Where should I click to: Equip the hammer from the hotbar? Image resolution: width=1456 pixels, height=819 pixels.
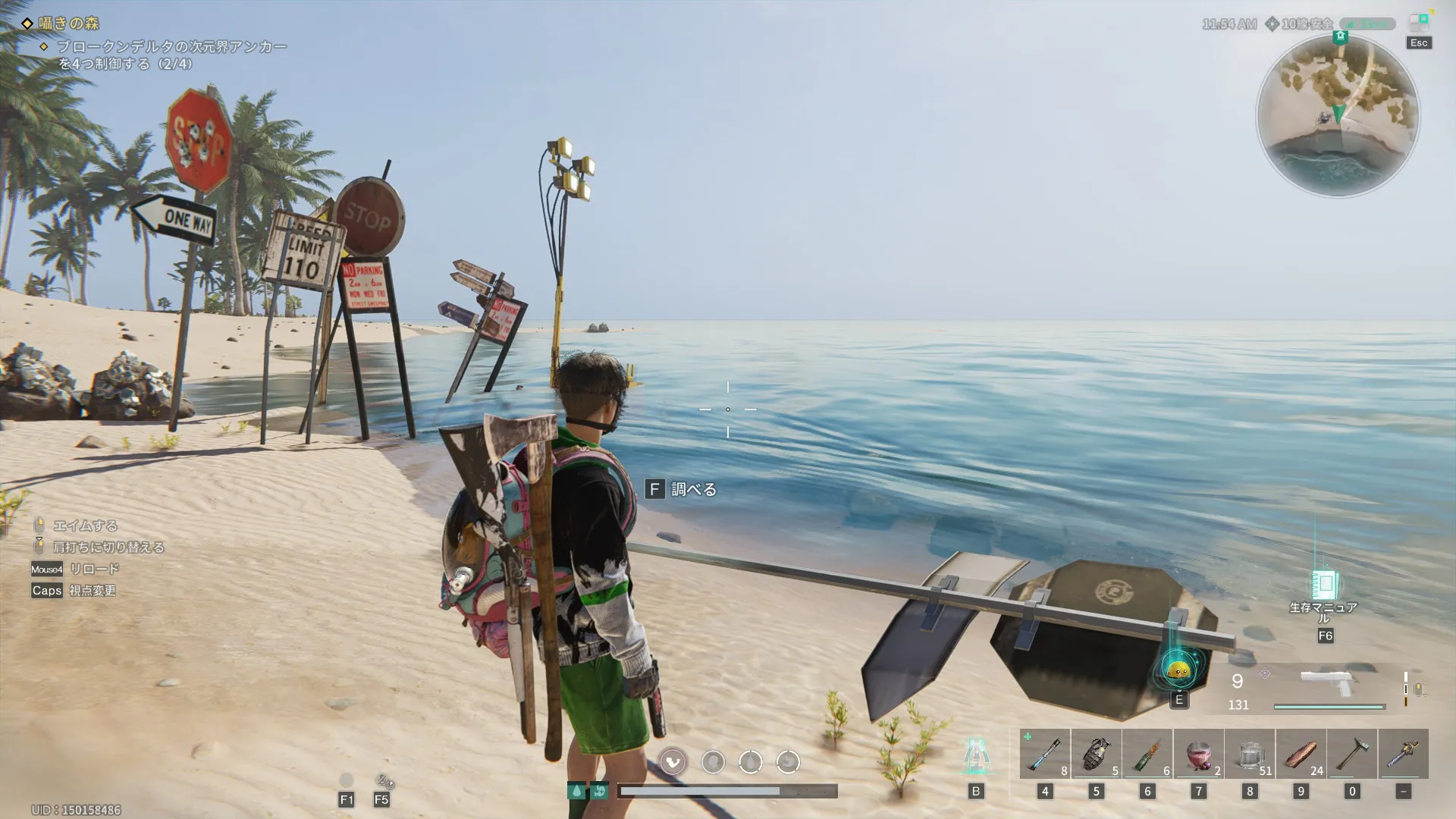[x=1352, y=754]
